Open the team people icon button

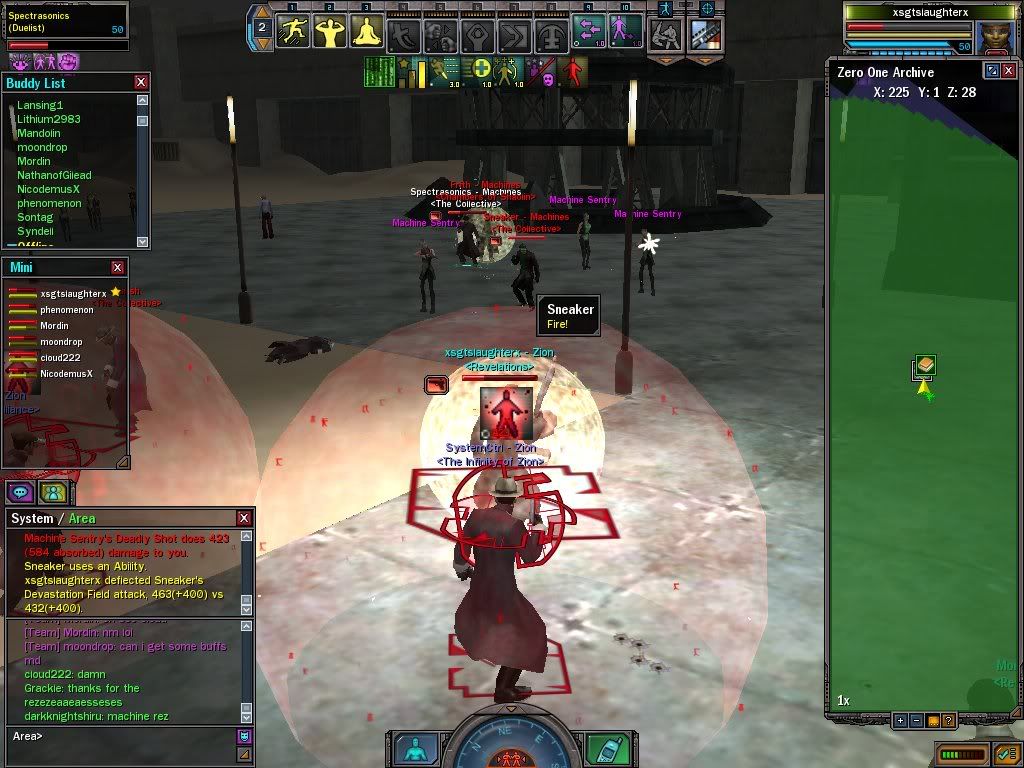click(x=52, y=492)
